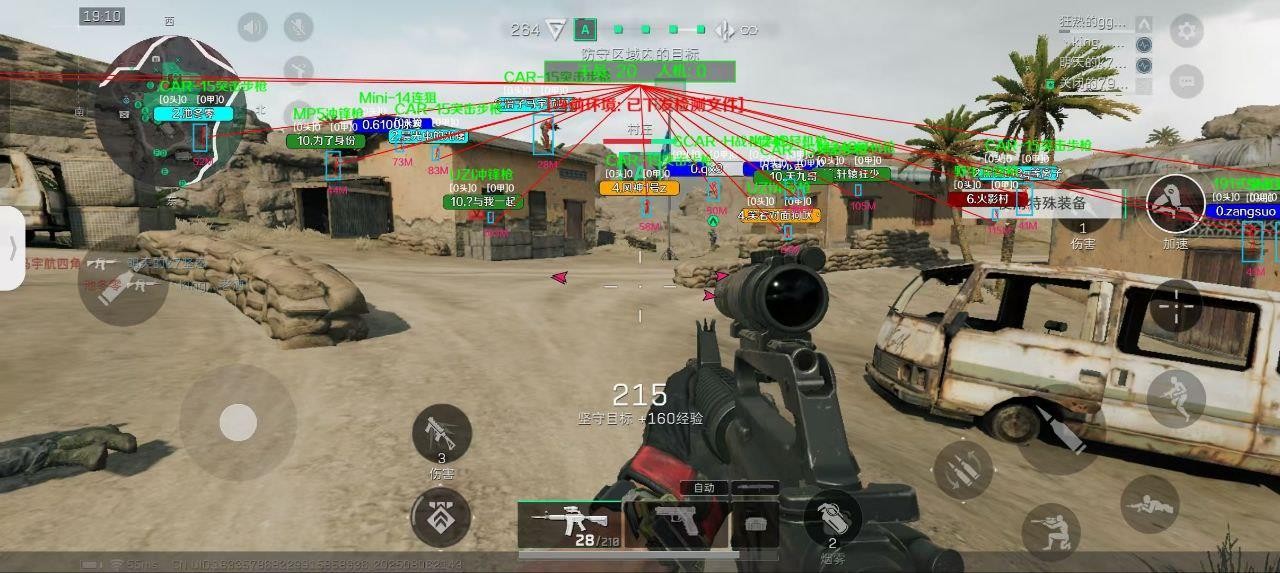Open the chat bubble button
Image resolution: width=1280 pixels, height=573 pixels.
coord(1186,80)
